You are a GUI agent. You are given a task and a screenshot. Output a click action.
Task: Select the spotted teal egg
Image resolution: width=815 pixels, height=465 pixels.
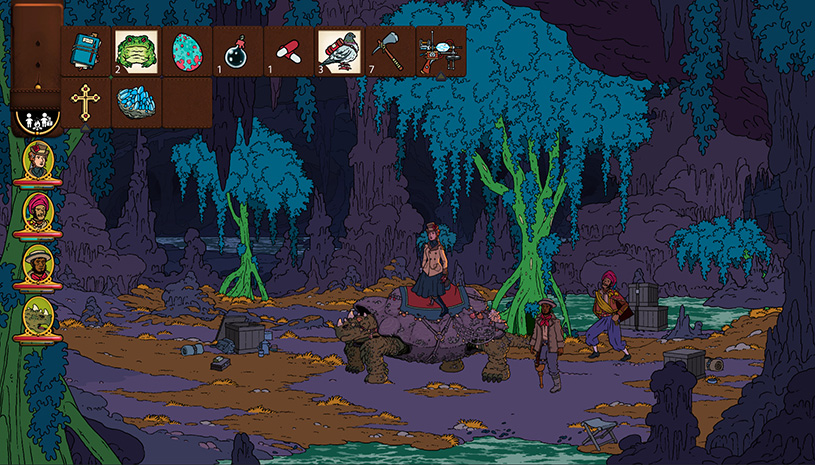click(187, 50)
